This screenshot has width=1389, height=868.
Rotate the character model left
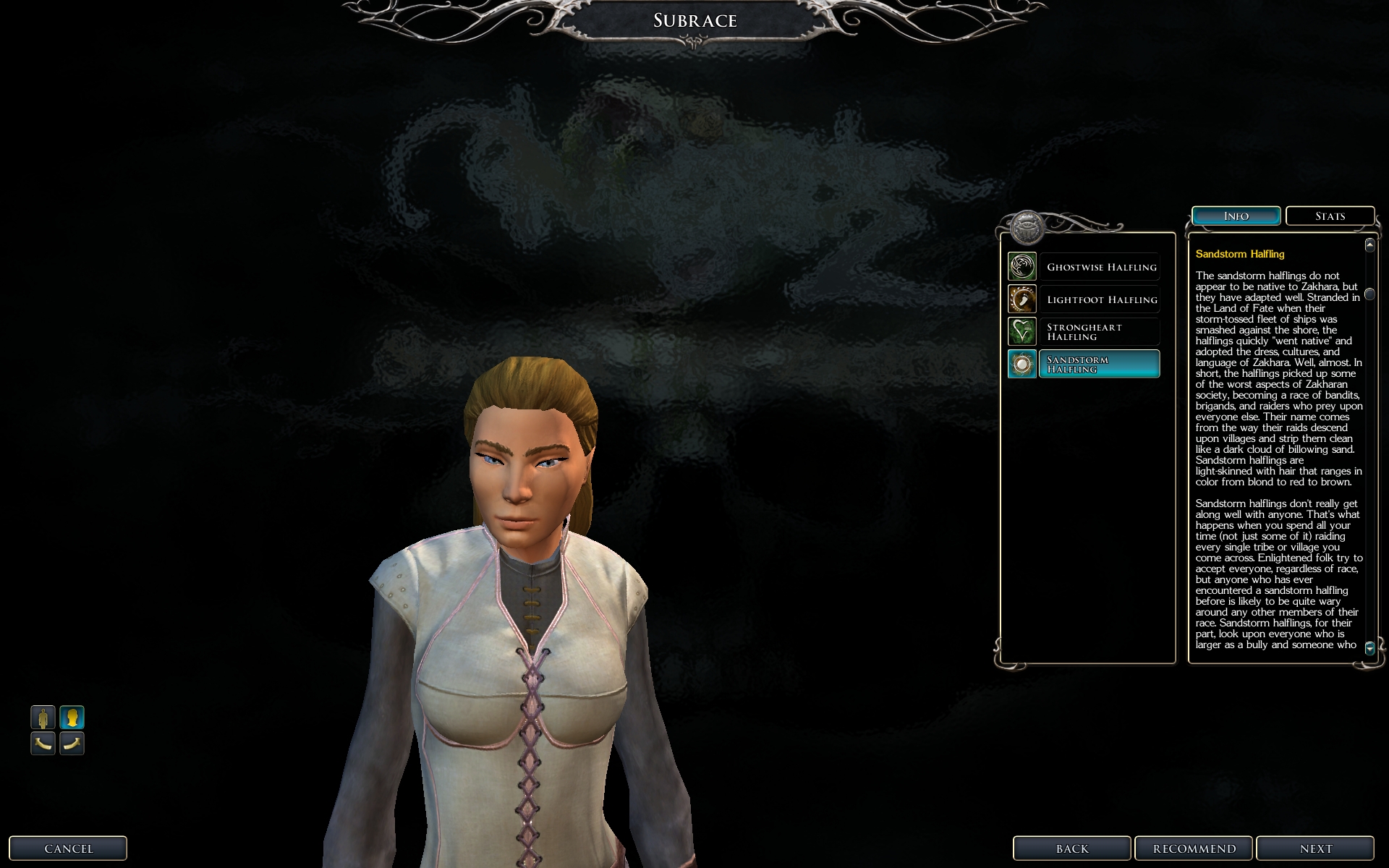coord(43,743)
